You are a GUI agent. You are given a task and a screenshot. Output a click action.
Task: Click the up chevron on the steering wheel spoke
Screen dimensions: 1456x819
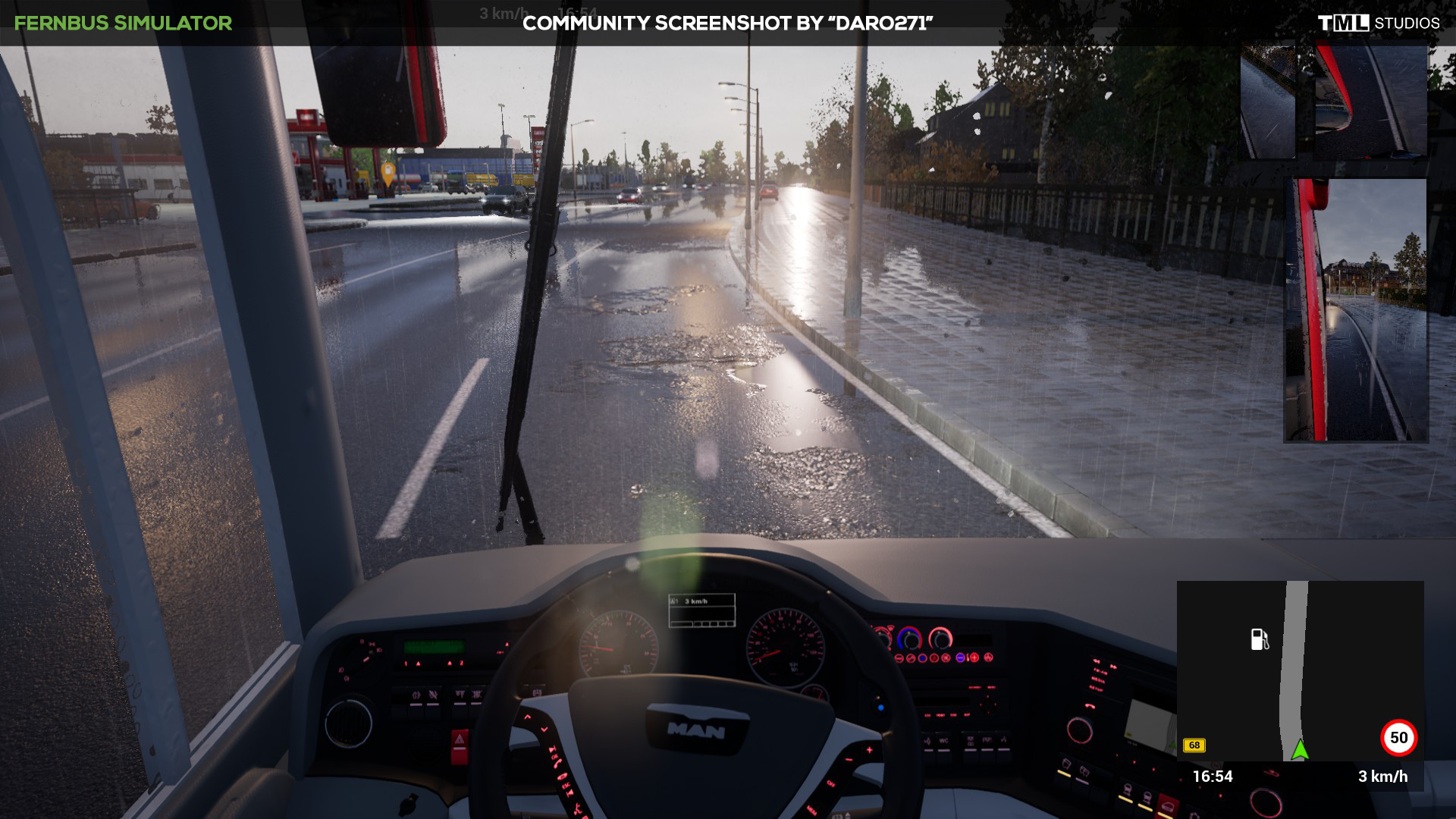click(528, 716)
